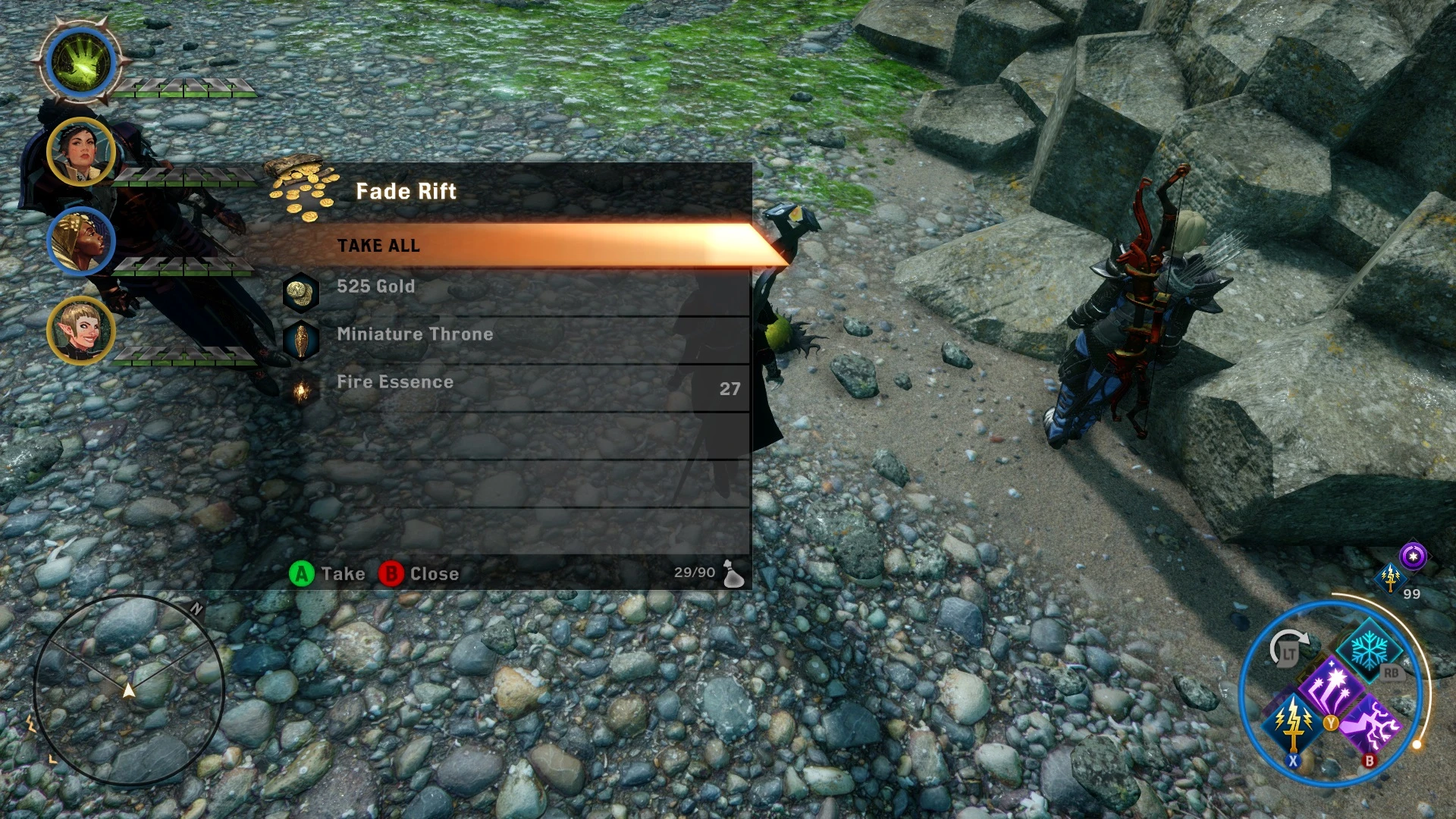This screenshot has height=819, width=1456.
Task: Click the Miniature Throne item icon
Action: click(301, 340)
